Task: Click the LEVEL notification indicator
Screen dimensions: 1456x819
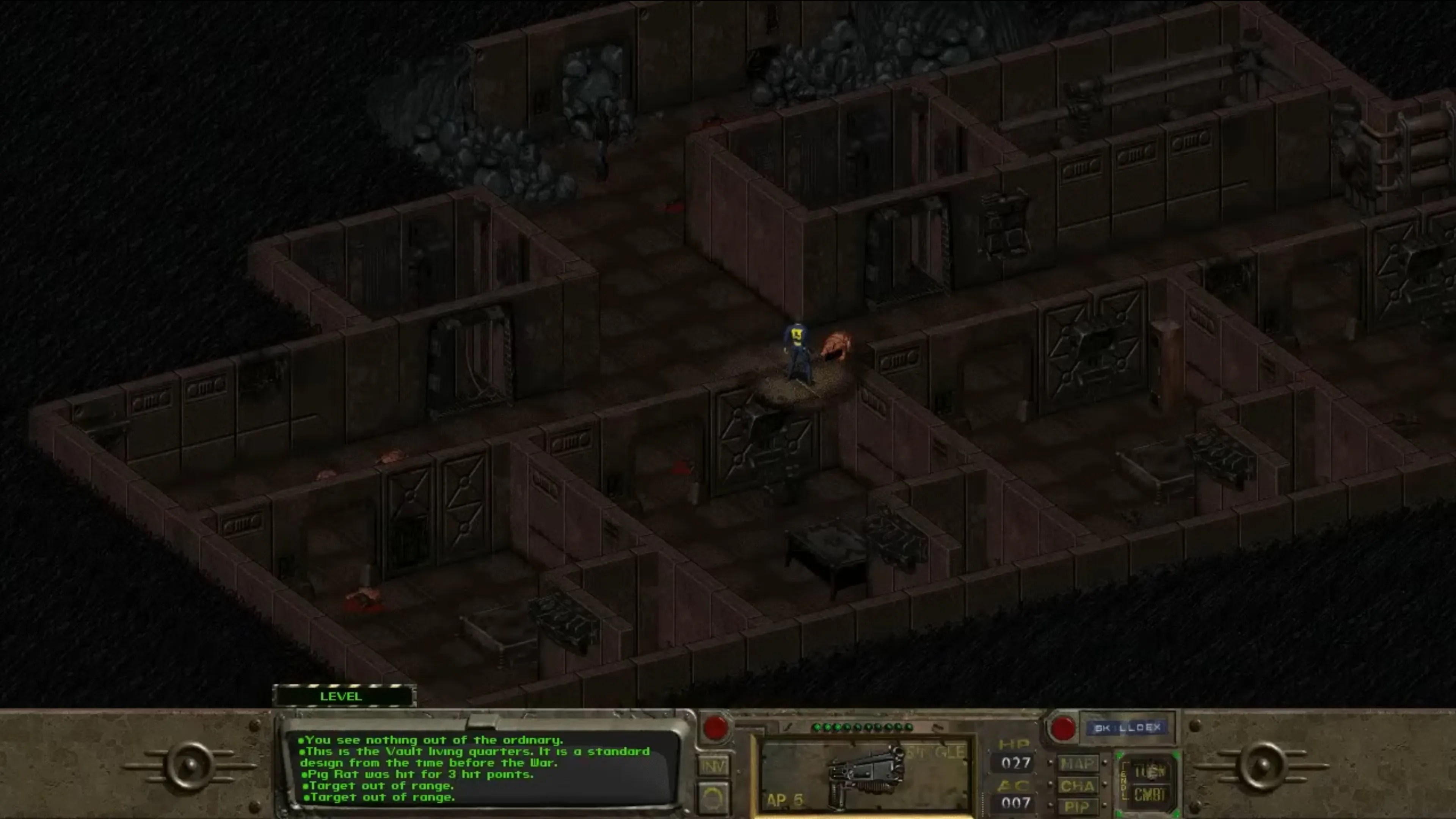Action: (341, 697)
